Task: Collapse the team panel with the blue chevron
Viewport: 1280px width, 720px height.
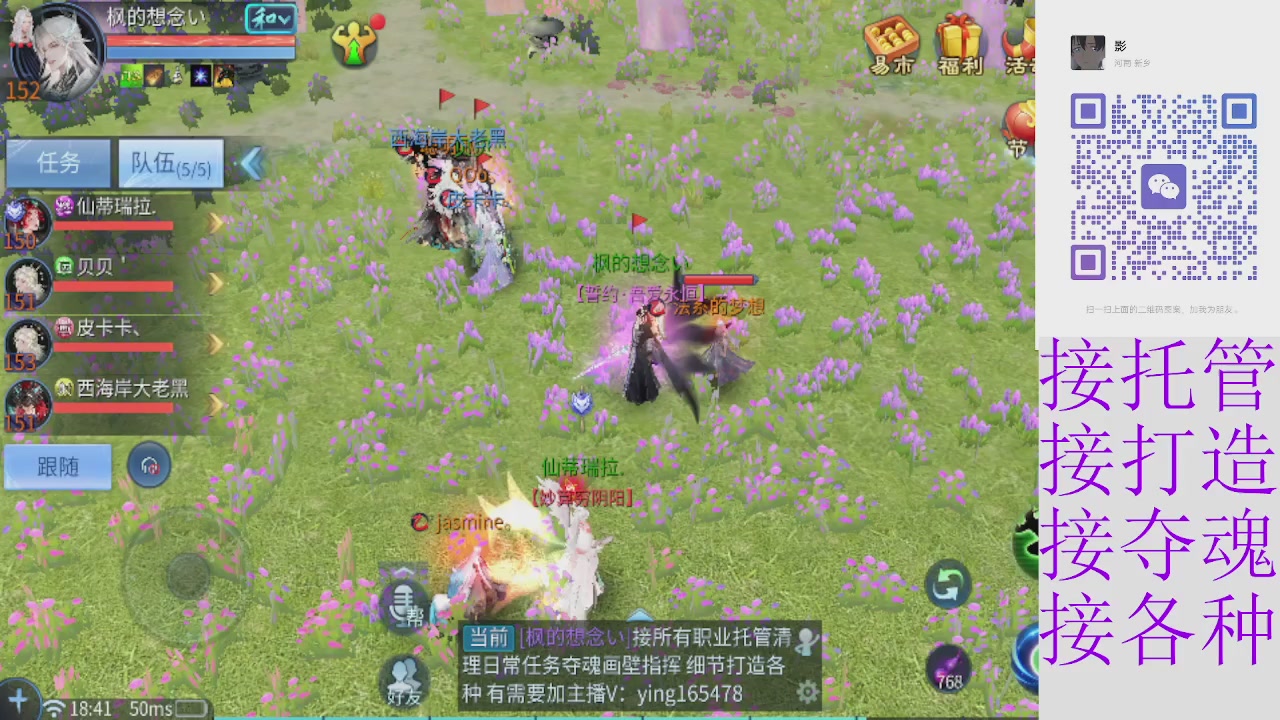Action: 251,164
